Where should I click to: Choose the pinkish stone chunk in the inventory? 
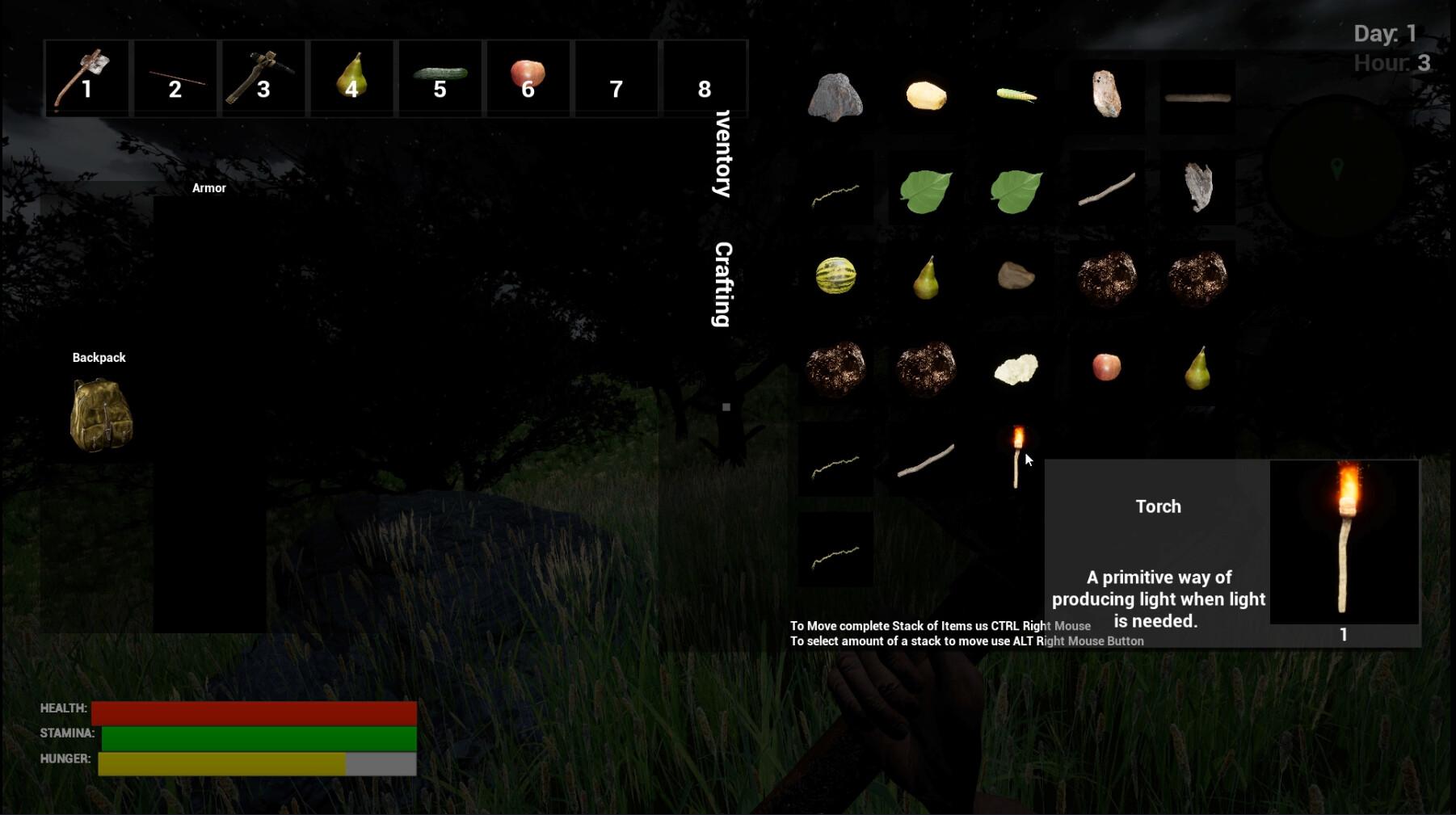pyautogui.click(x=1106, y=95)
